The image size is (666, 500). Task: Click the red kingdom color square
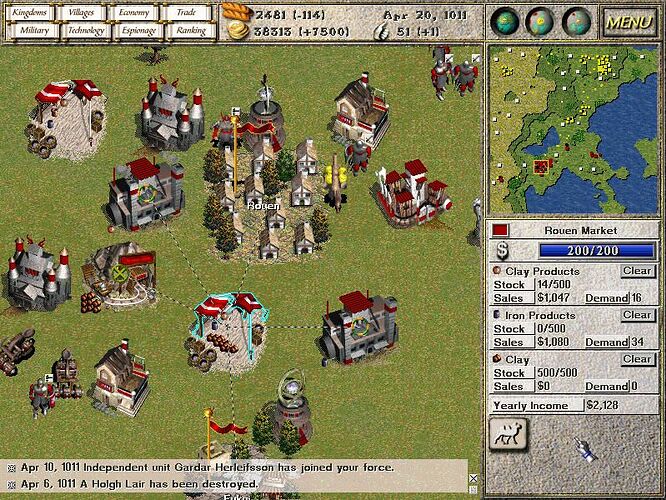point(501,230)
